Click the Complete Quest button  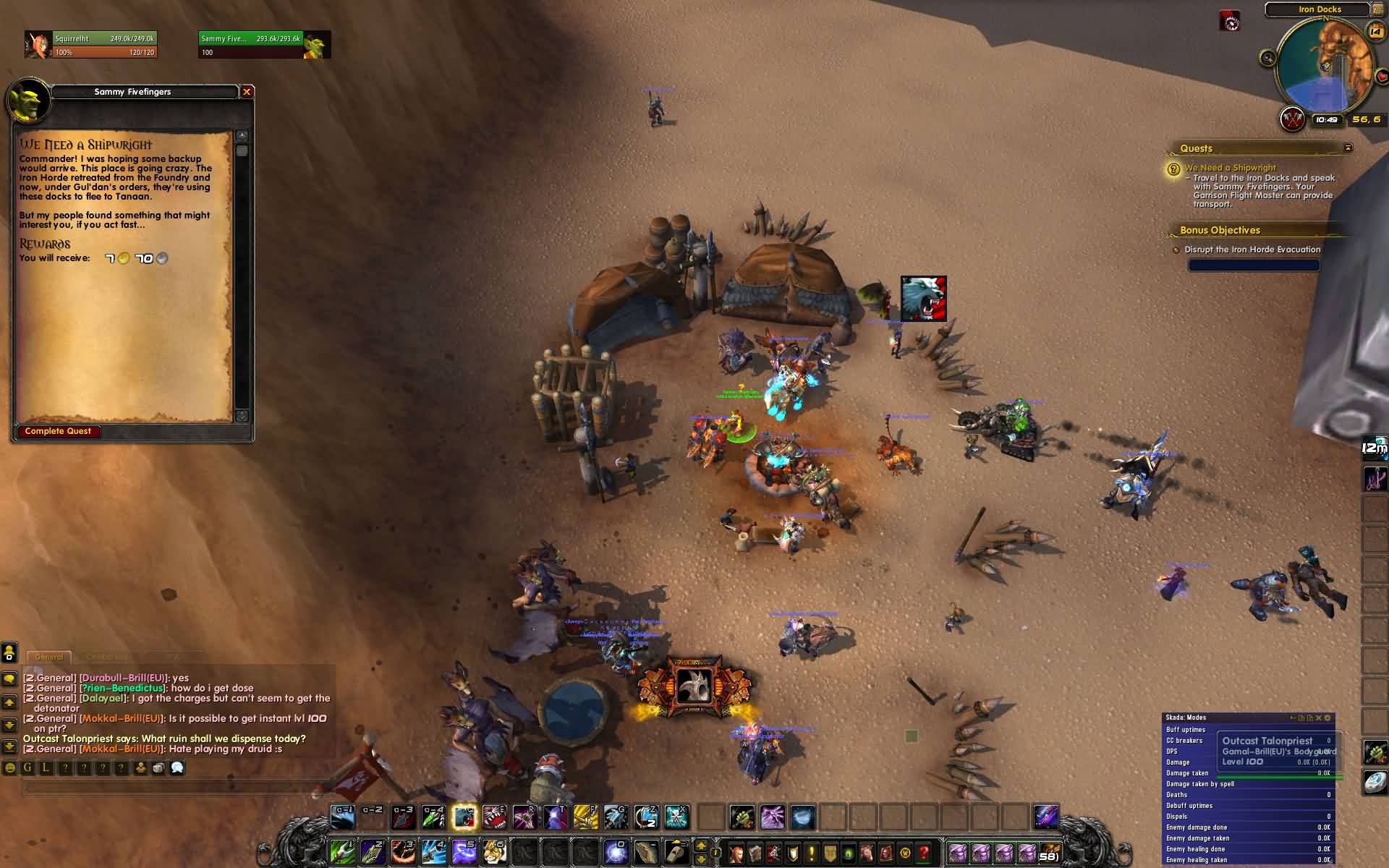(x=59, y=431)
